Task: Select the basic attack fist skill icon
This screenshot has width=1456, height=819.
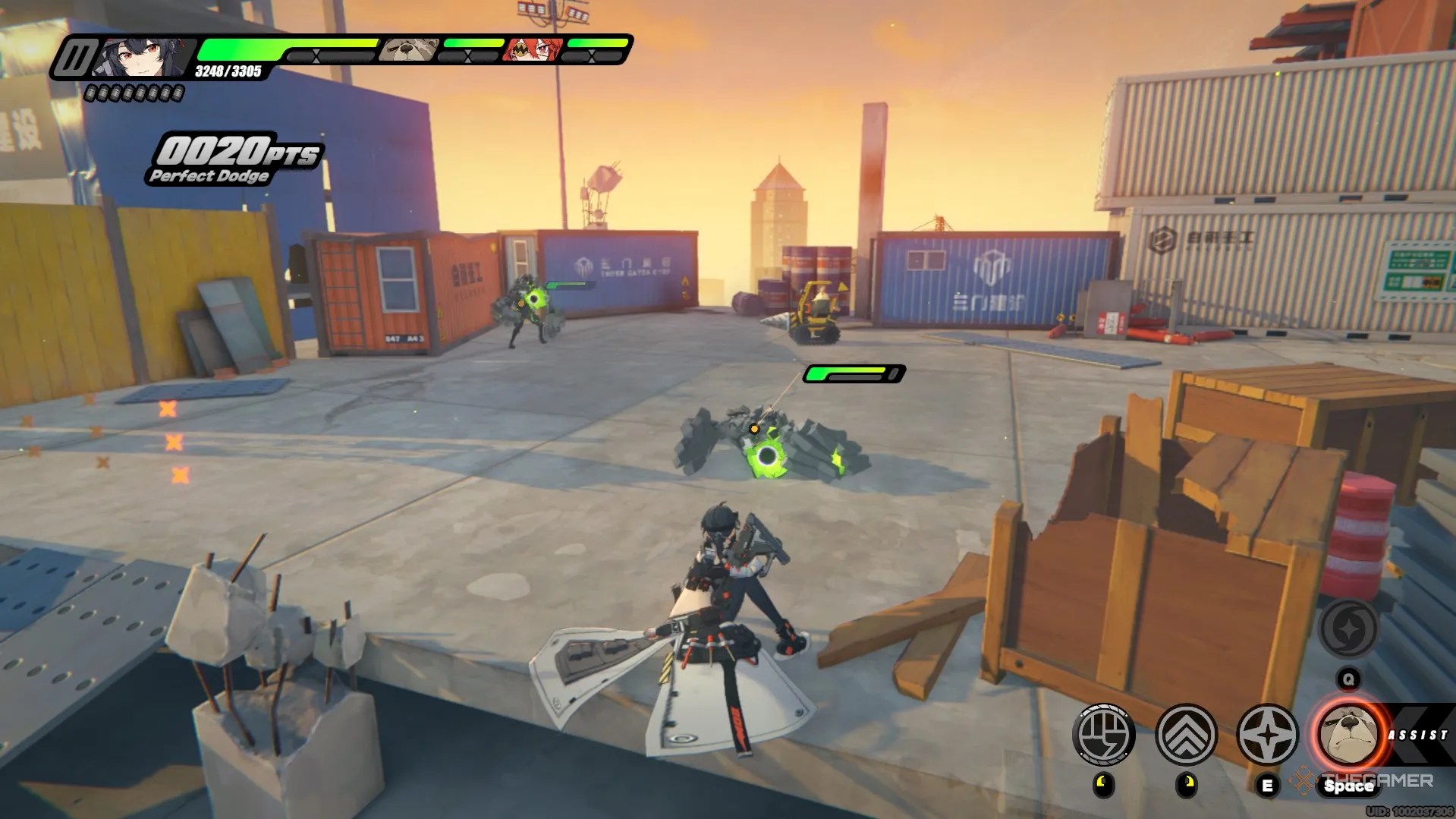Action: pos(1104,735)
